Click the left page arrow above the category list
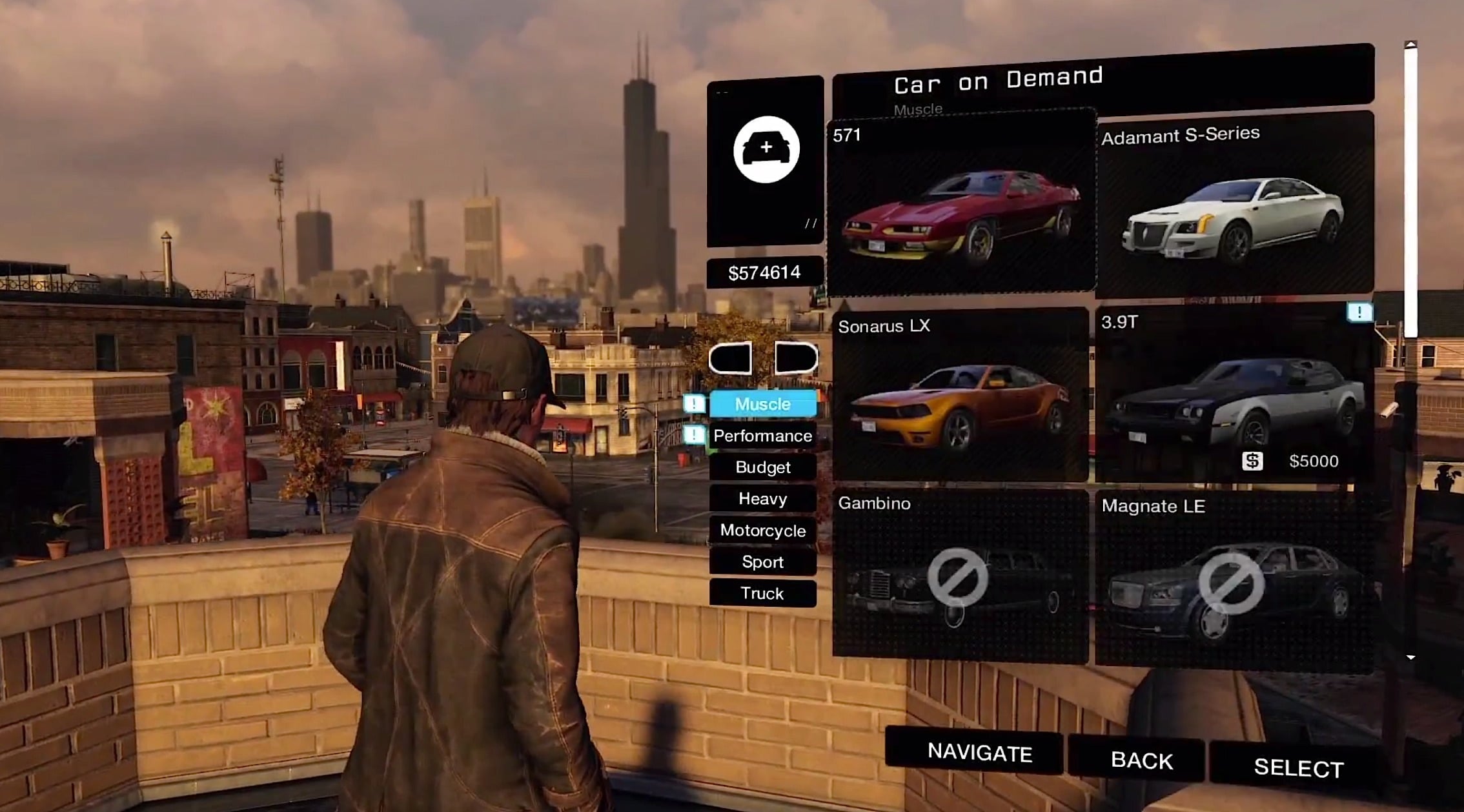Viewport: 1464px width, 812px height. click(729, 359)
